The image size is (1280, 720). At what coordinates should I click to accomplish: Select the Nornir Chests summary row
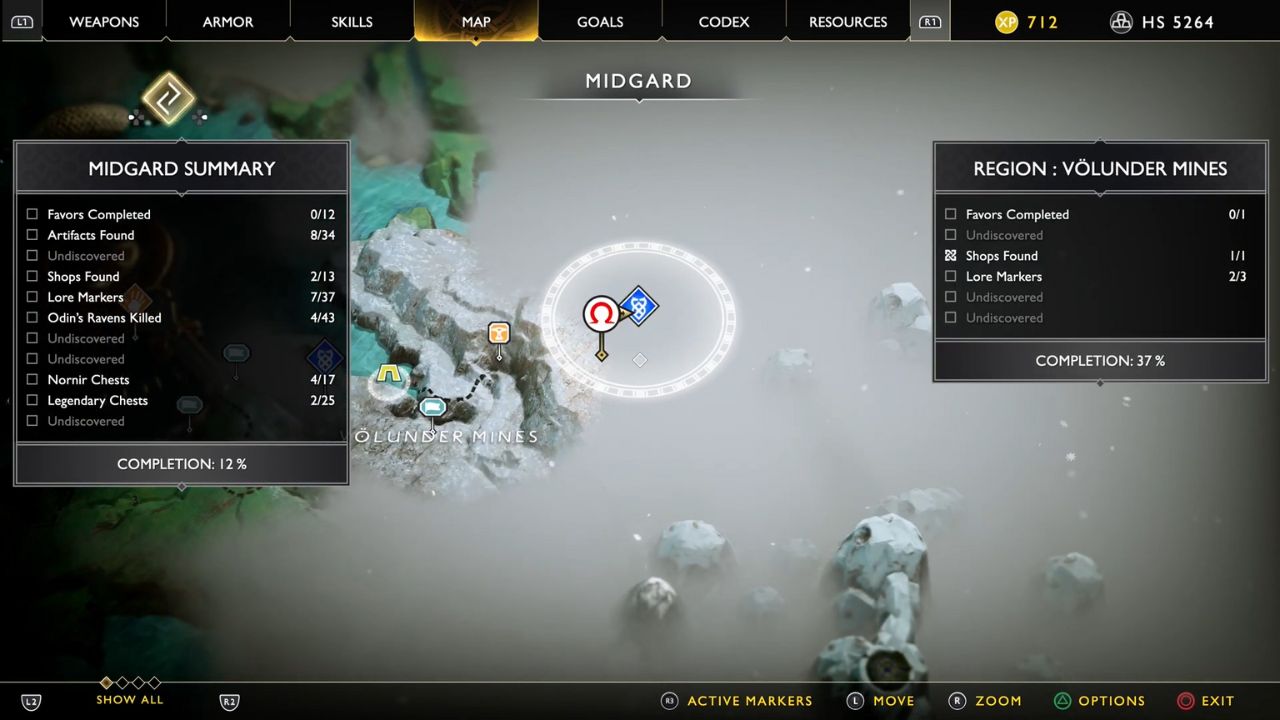[x=88, y=380]
